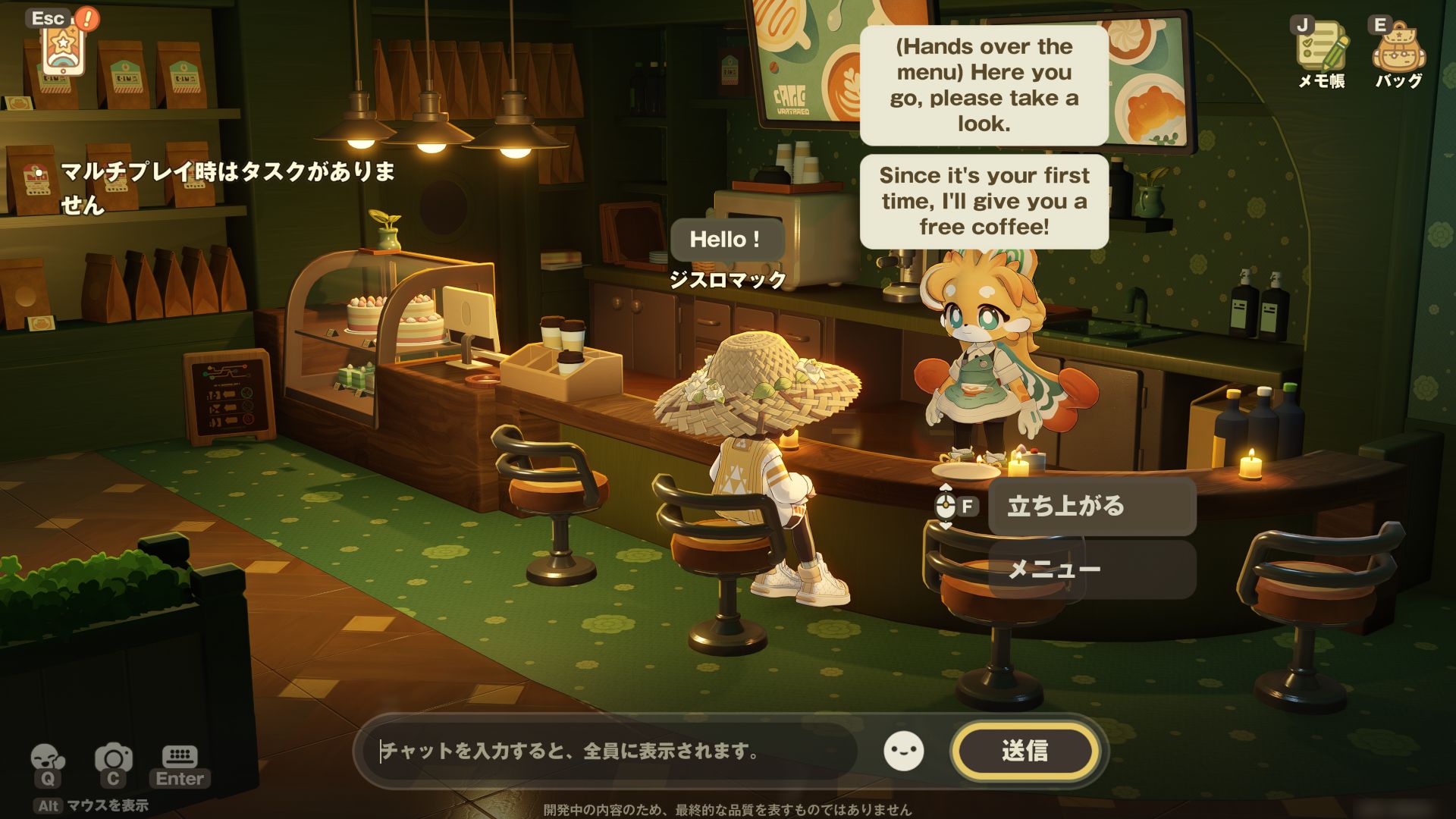The image size is (1456, 819).
Task: Open the camera photo mode
Action: pyautogui.click(x=113, y=758)
